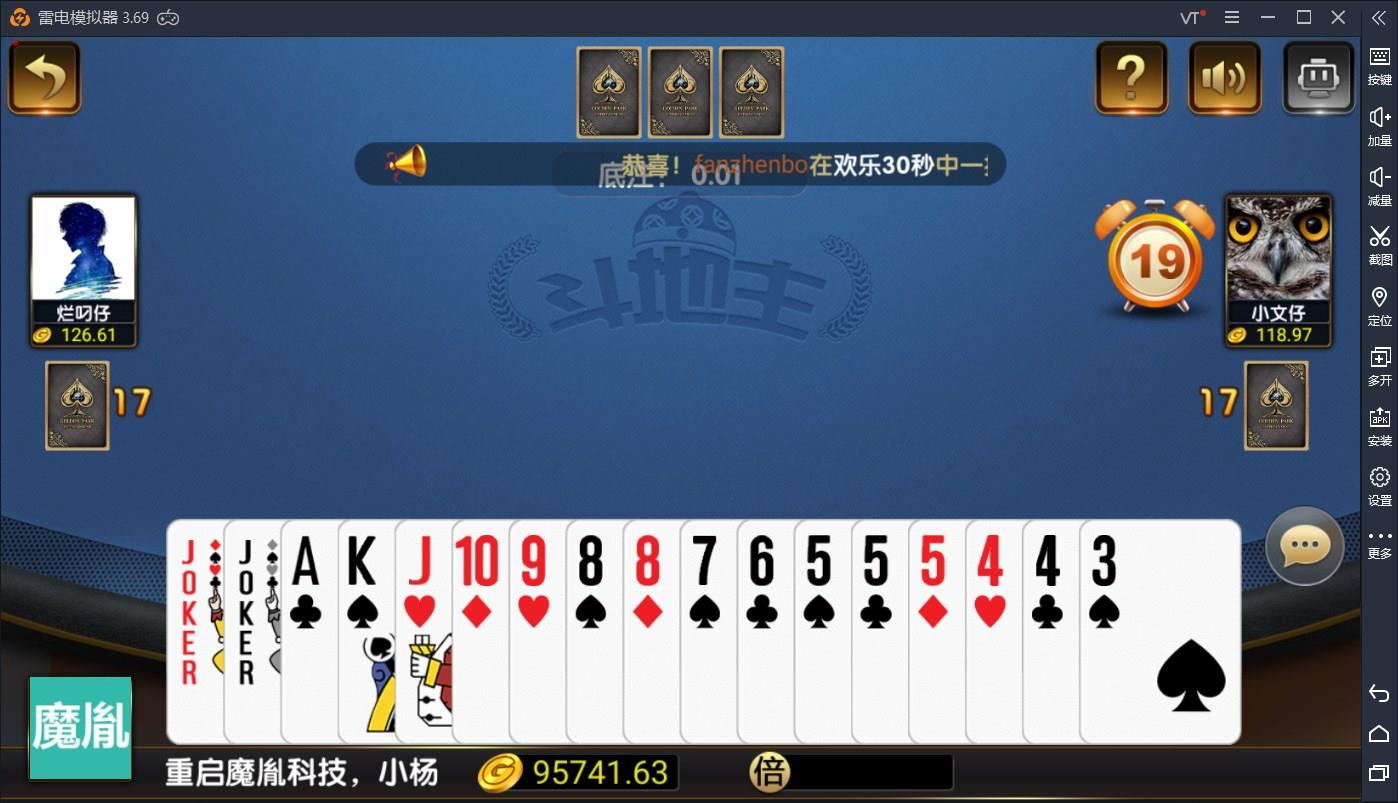1398x803 pixels.
Task: Open the in-game help with the ? icon
Action: click(x=1131, y=77)
